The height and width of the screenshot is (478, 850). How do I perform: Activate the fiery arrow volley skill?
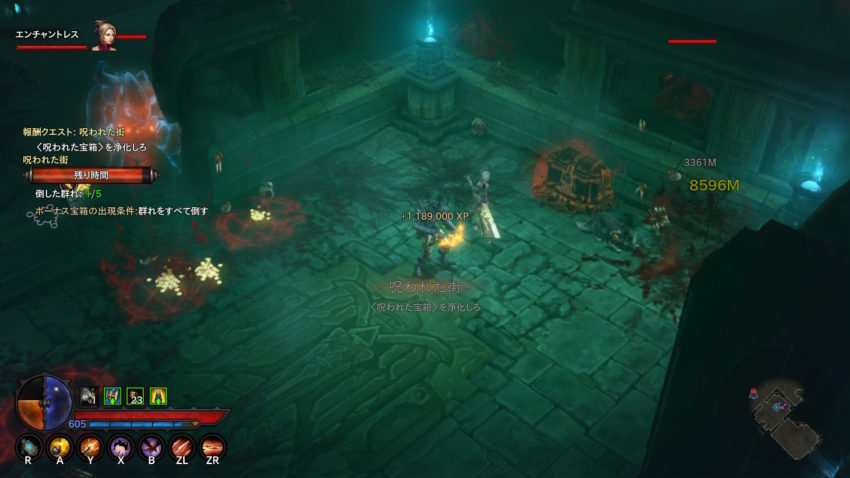coord(212,446)
